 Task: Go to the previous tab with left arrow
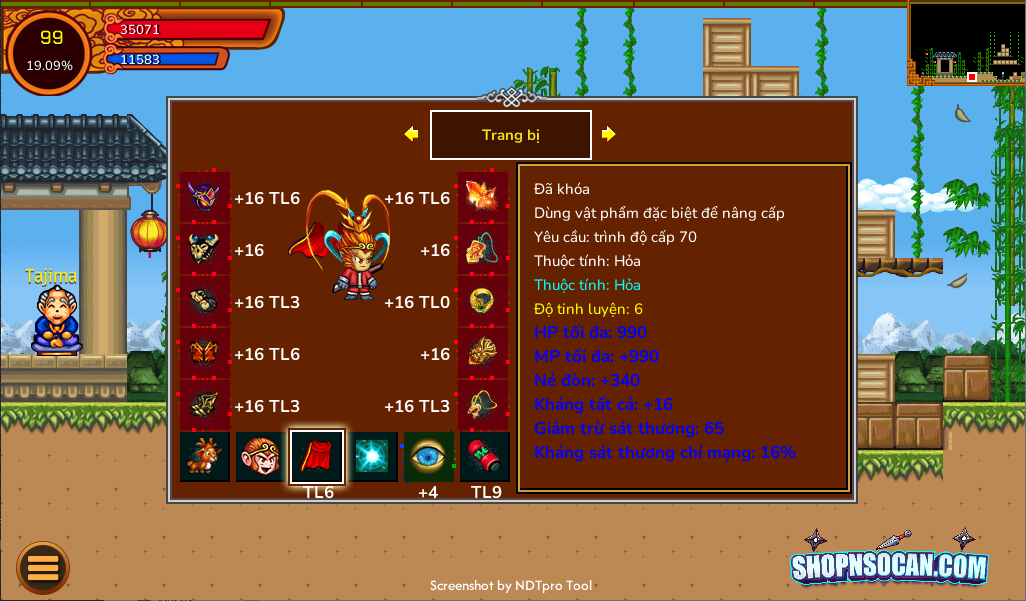coord(411,134)
